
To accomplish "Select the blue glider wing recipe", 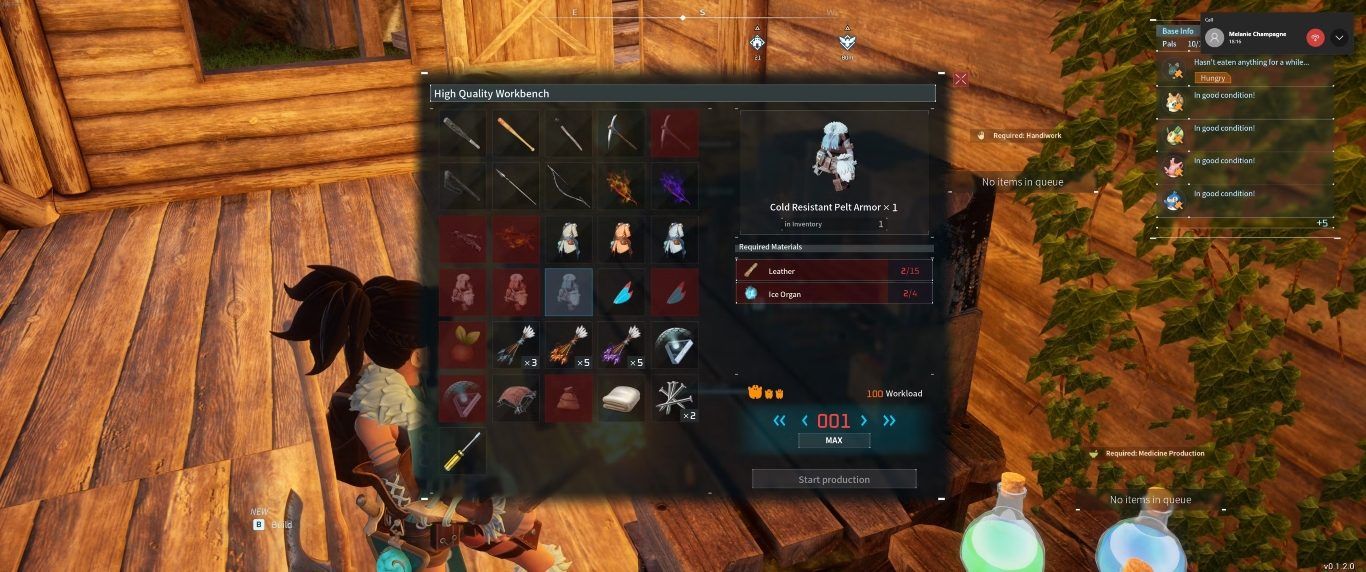I will click(x=622, y=292).
